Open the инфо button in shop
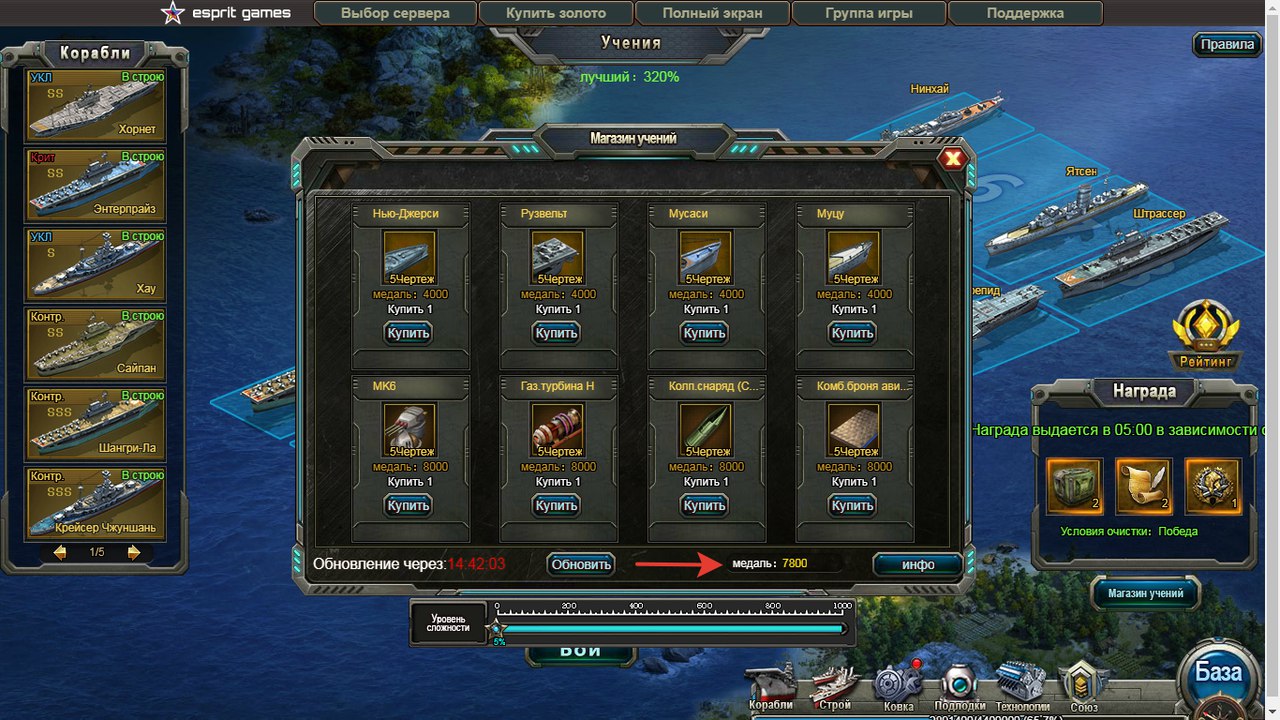The width and height of the screenshot is (1280, 720). [917, 565]
